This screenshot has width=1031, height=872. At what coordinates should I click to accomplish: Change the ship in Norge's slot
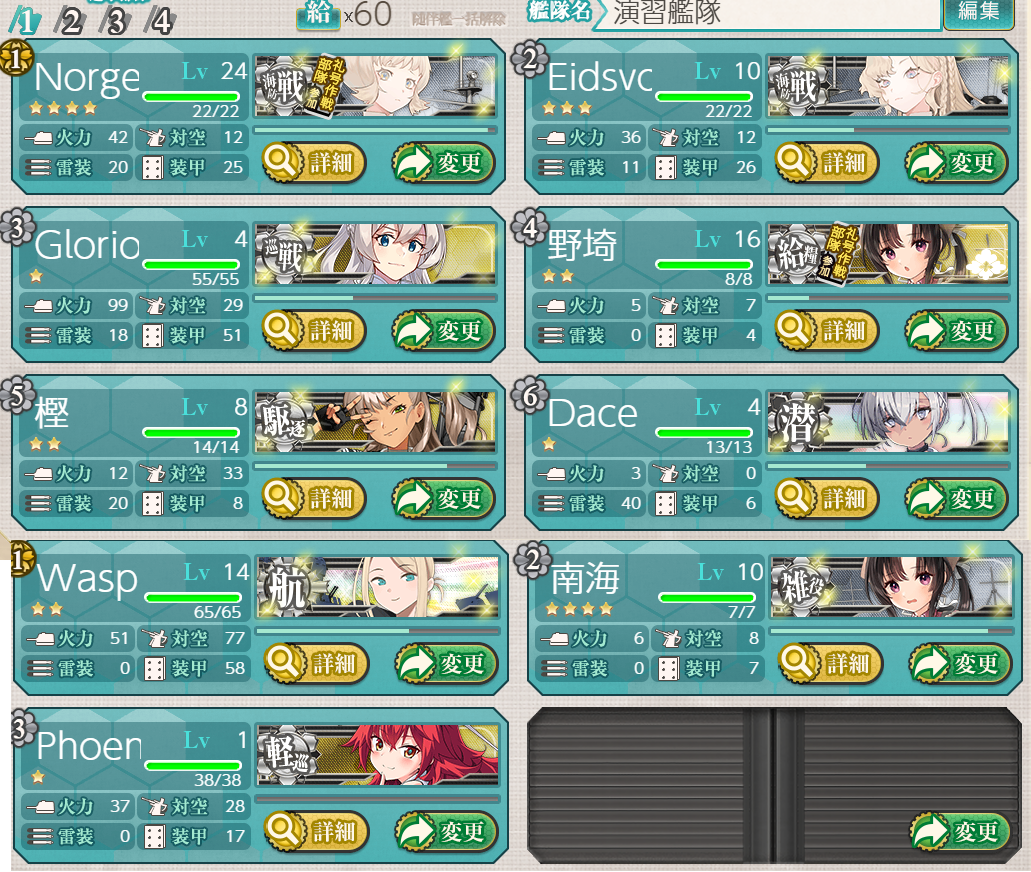(x=443, y=162)
